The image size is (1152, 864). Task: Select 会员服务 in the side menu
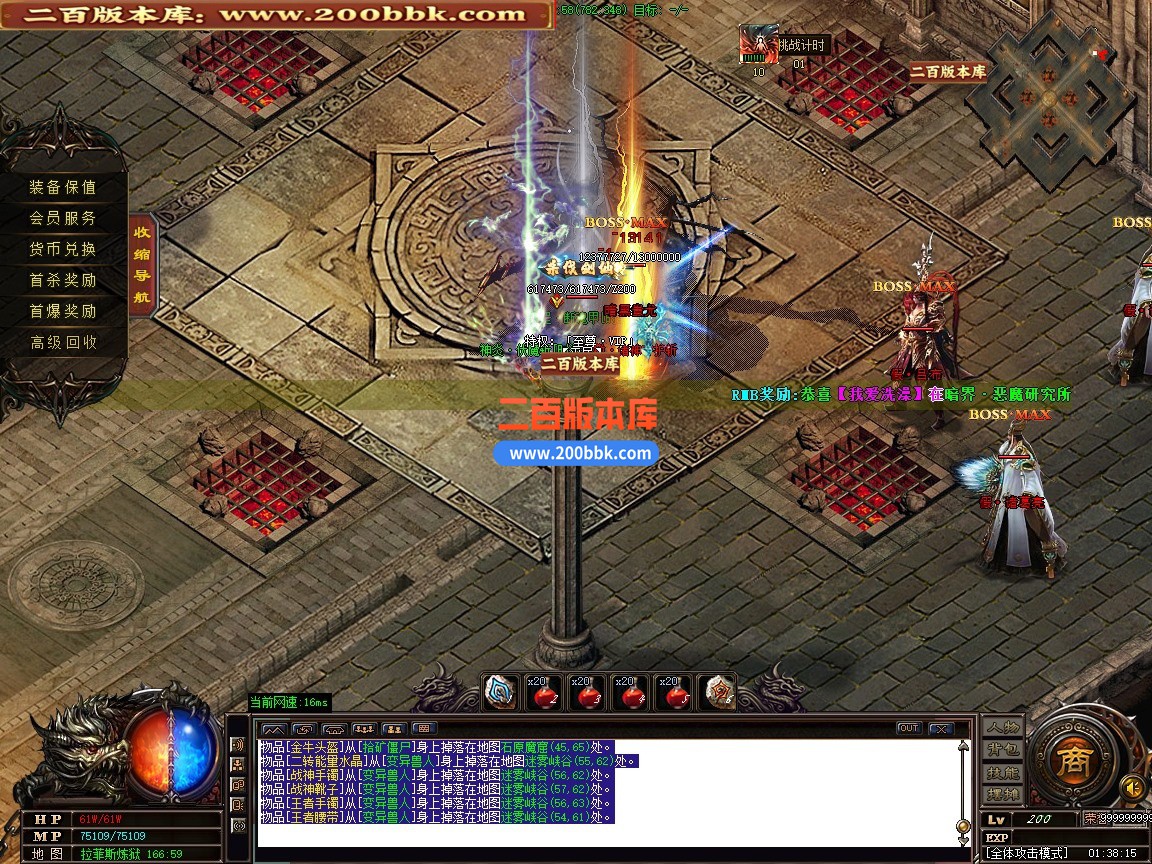pos(63,218)
